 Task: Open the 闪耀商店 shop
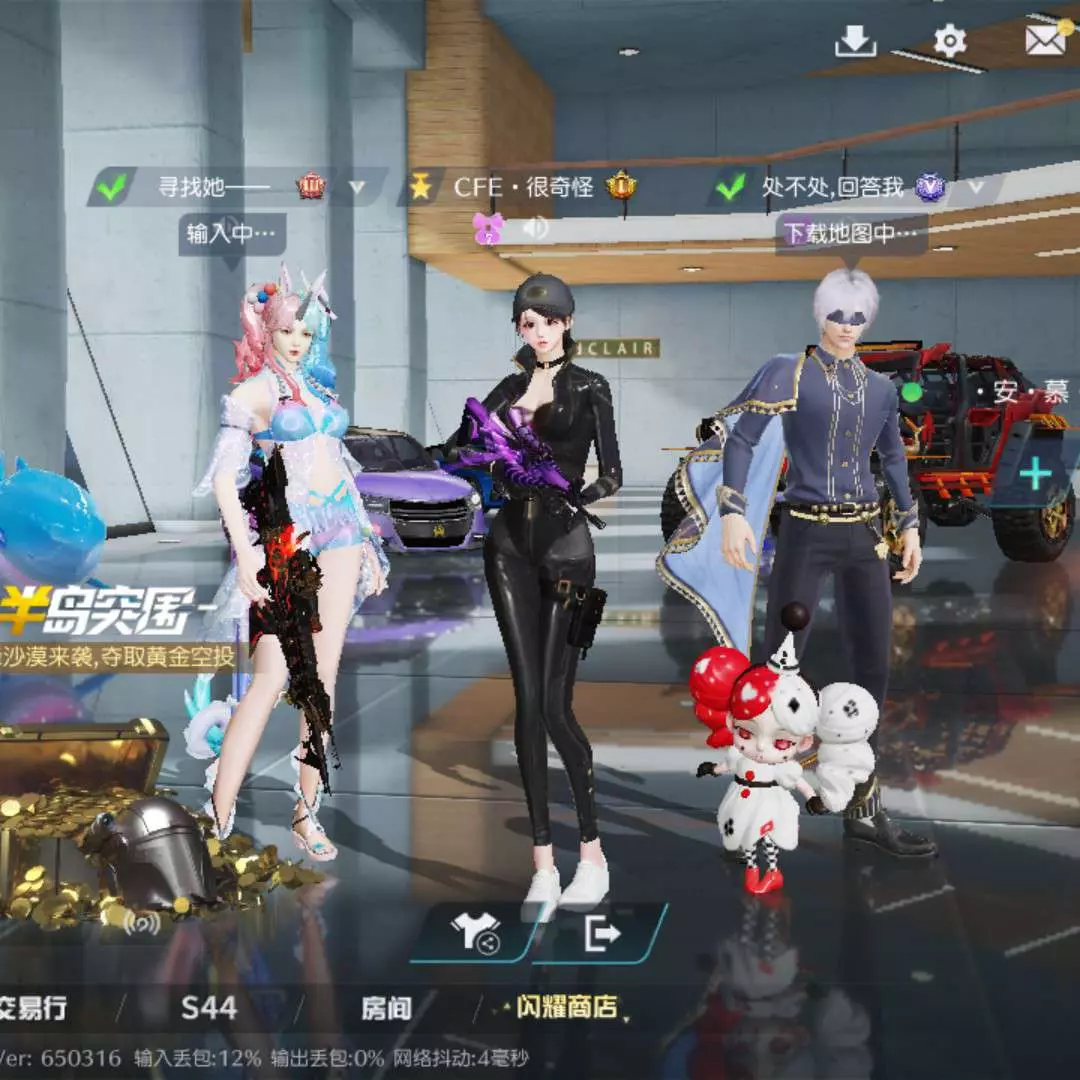[567, 1008]
